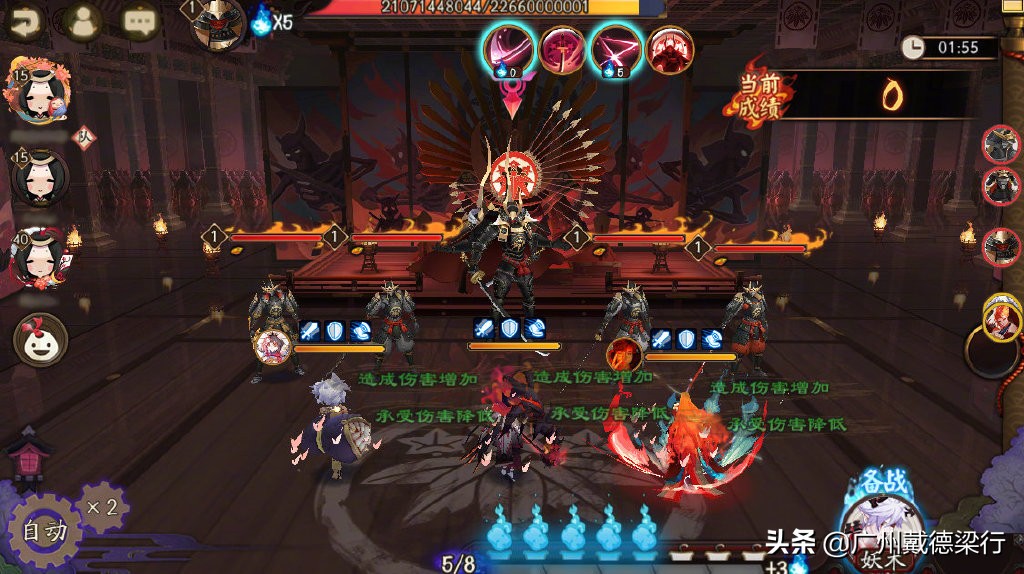This screenshot has width=1024, height=574.
Task: Toggle the ×2 battle speed gear
Action: click(x=102, y=508)
